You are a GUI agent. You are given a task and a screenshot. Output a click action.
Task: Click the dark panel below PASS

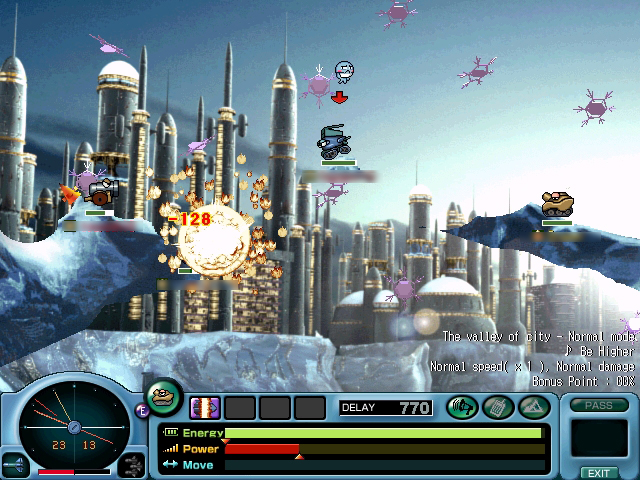coord(599,438)
